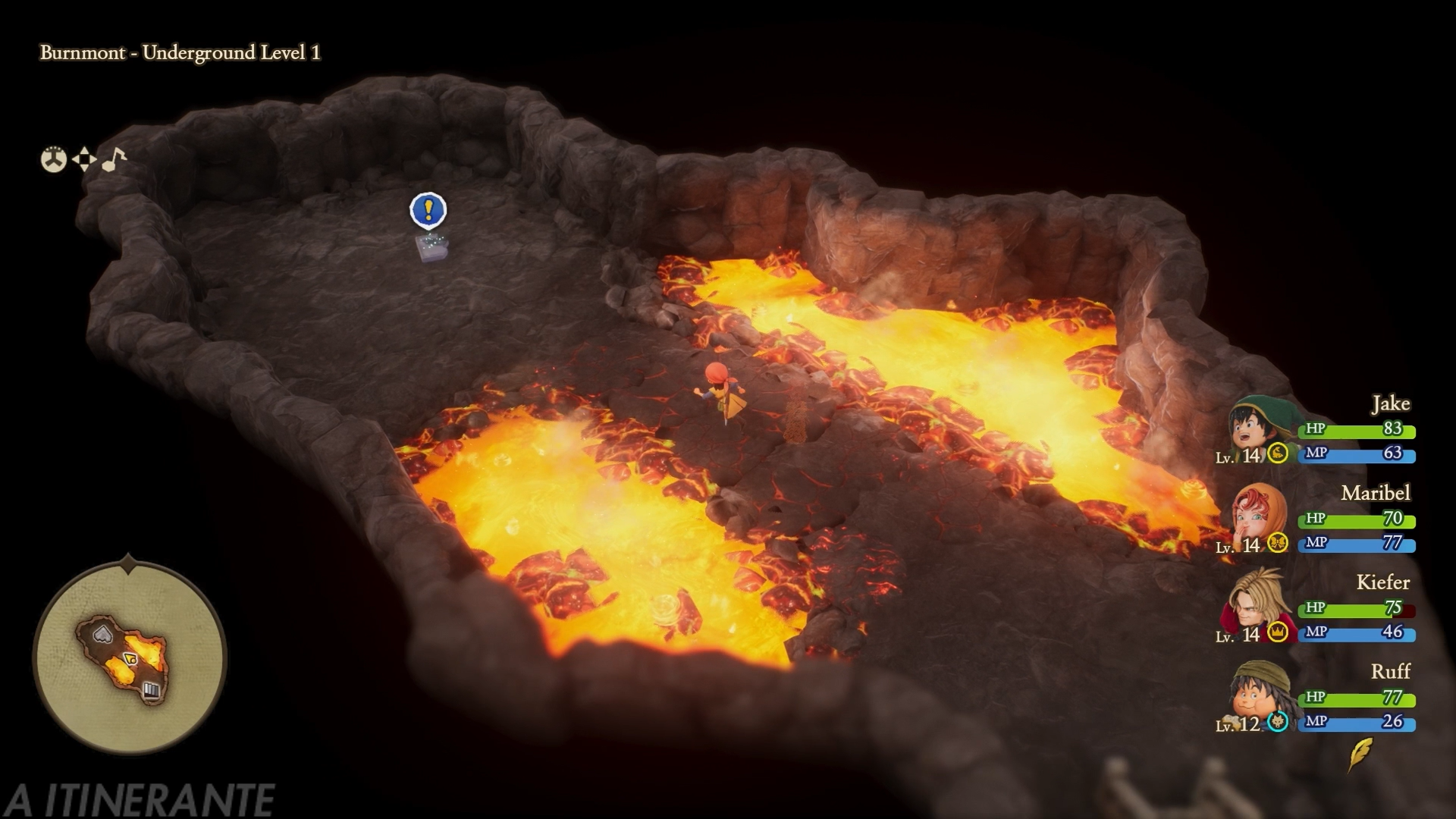Choose Maribel's party portrait

tap(1258, 517)
